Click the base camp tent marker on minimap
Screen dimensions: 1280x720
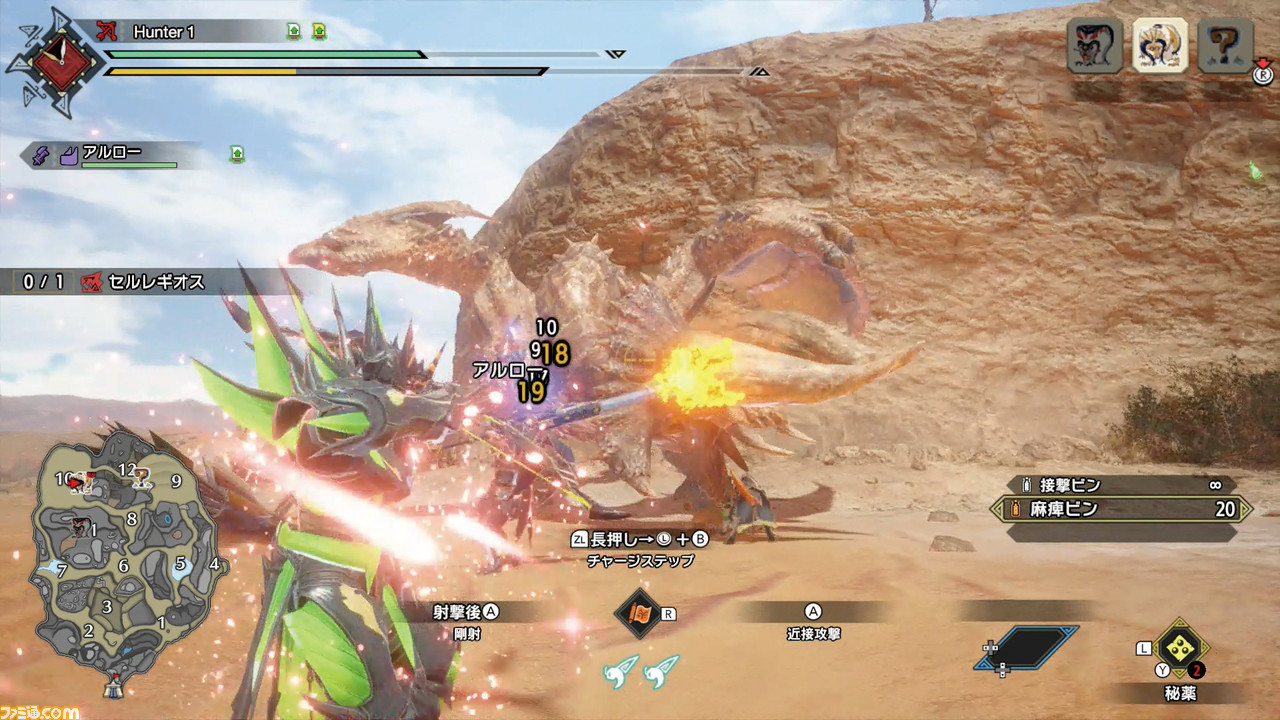(x=117, y=684)
